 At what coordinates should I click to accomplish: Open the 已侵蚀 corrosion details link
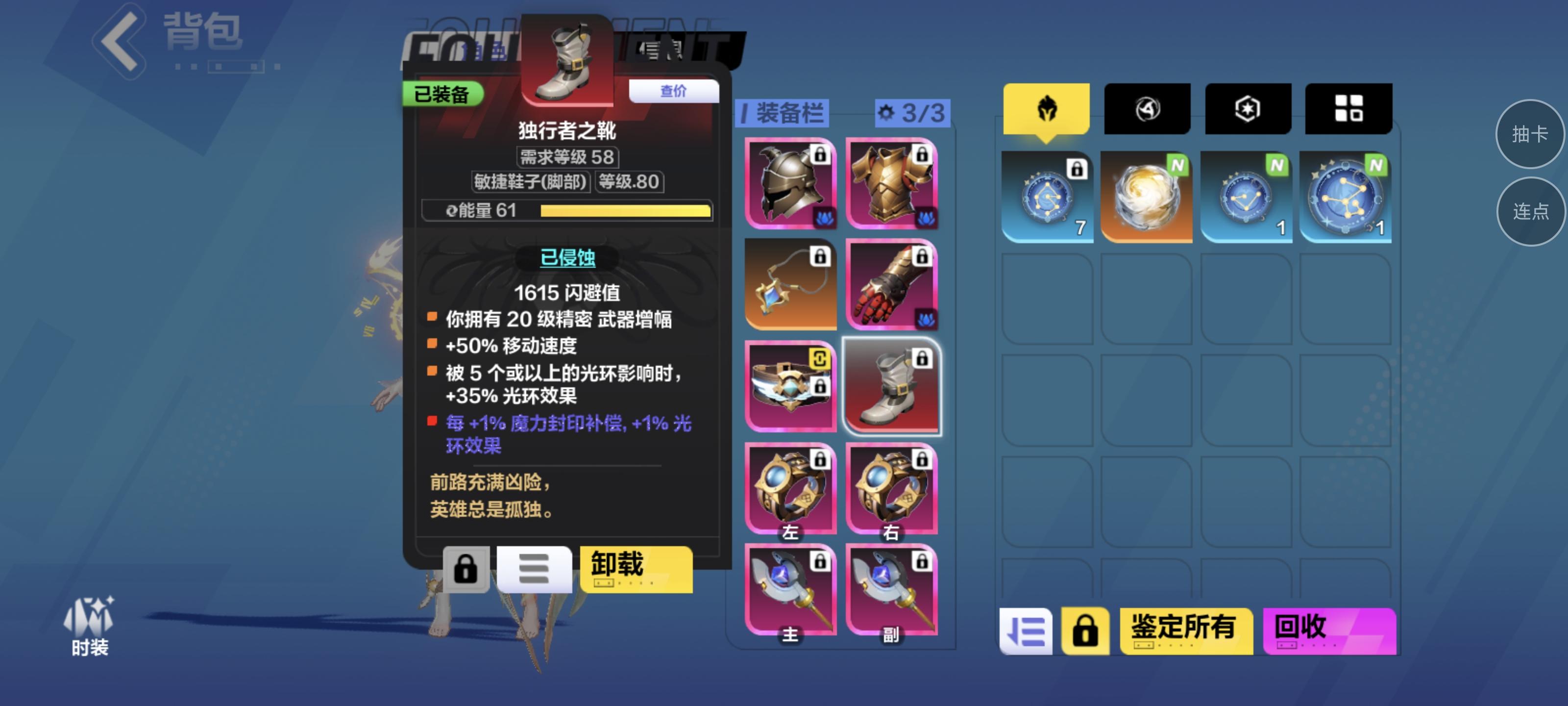pyautogui.click(x=566, y=258)
